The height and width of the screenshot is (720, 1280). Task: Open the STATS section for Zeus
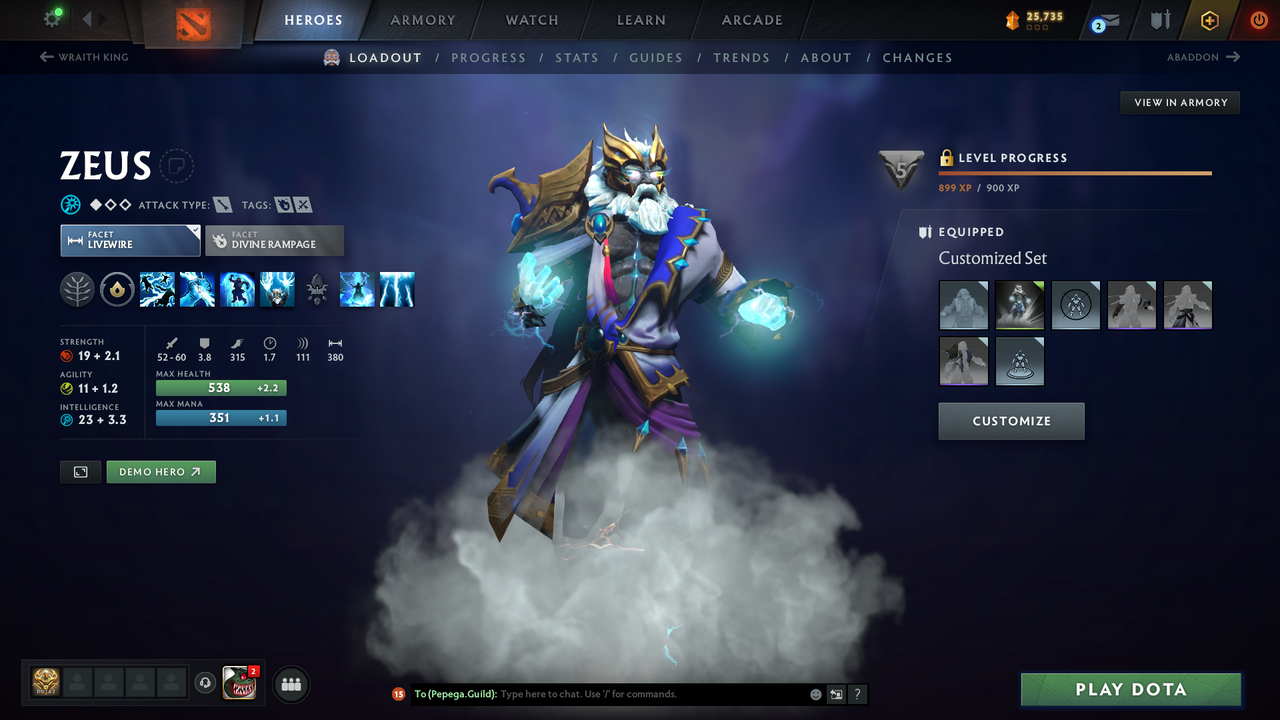[577, 57]
